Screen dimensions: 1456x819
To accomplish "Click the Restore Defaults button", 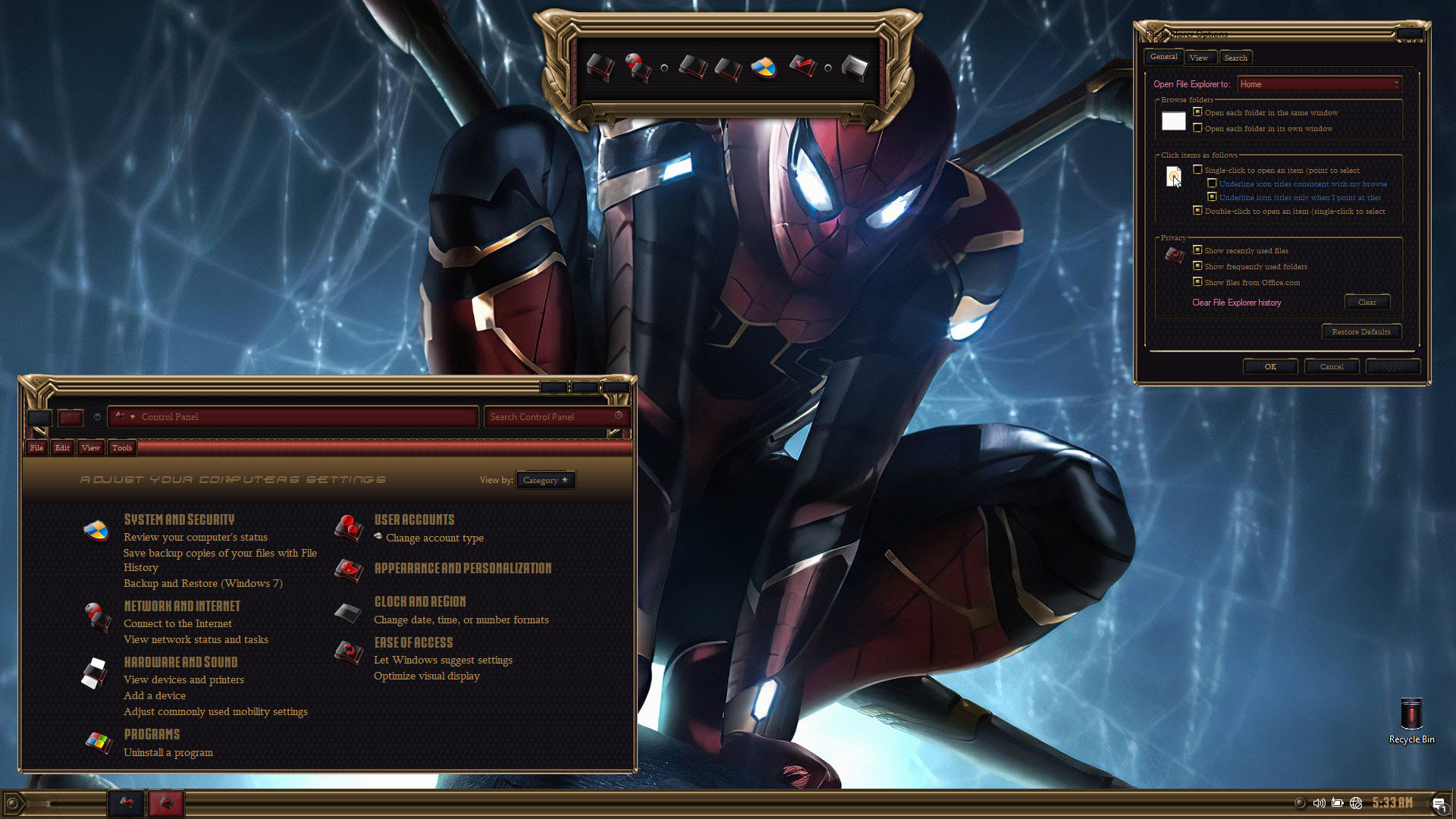I will coord(1360,331).
